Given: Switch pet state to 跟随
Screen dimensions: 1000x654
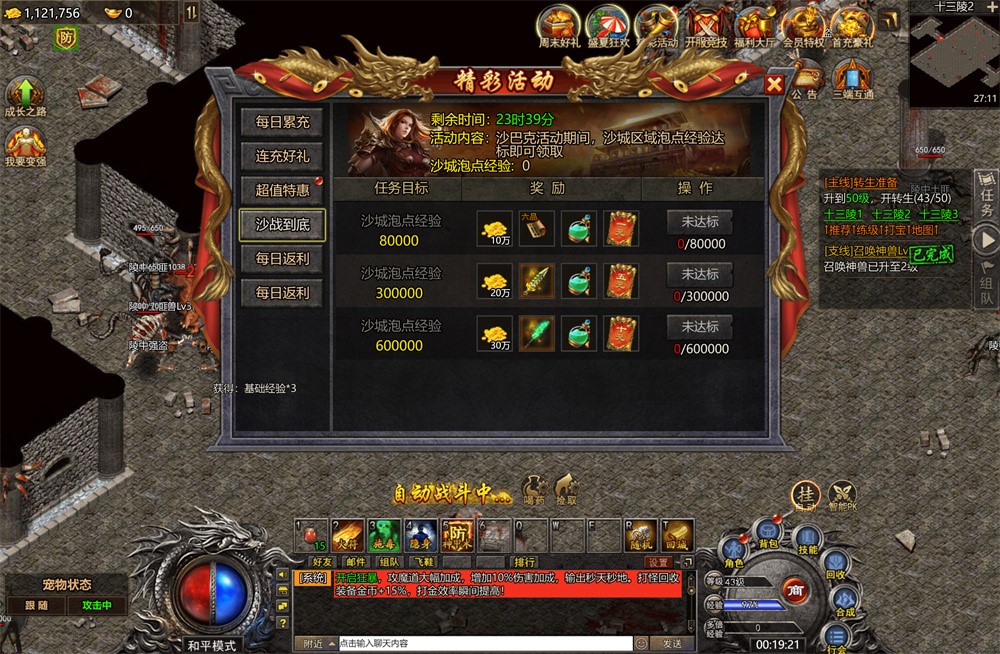Looking at the screenshot, I should pos(36,605).
